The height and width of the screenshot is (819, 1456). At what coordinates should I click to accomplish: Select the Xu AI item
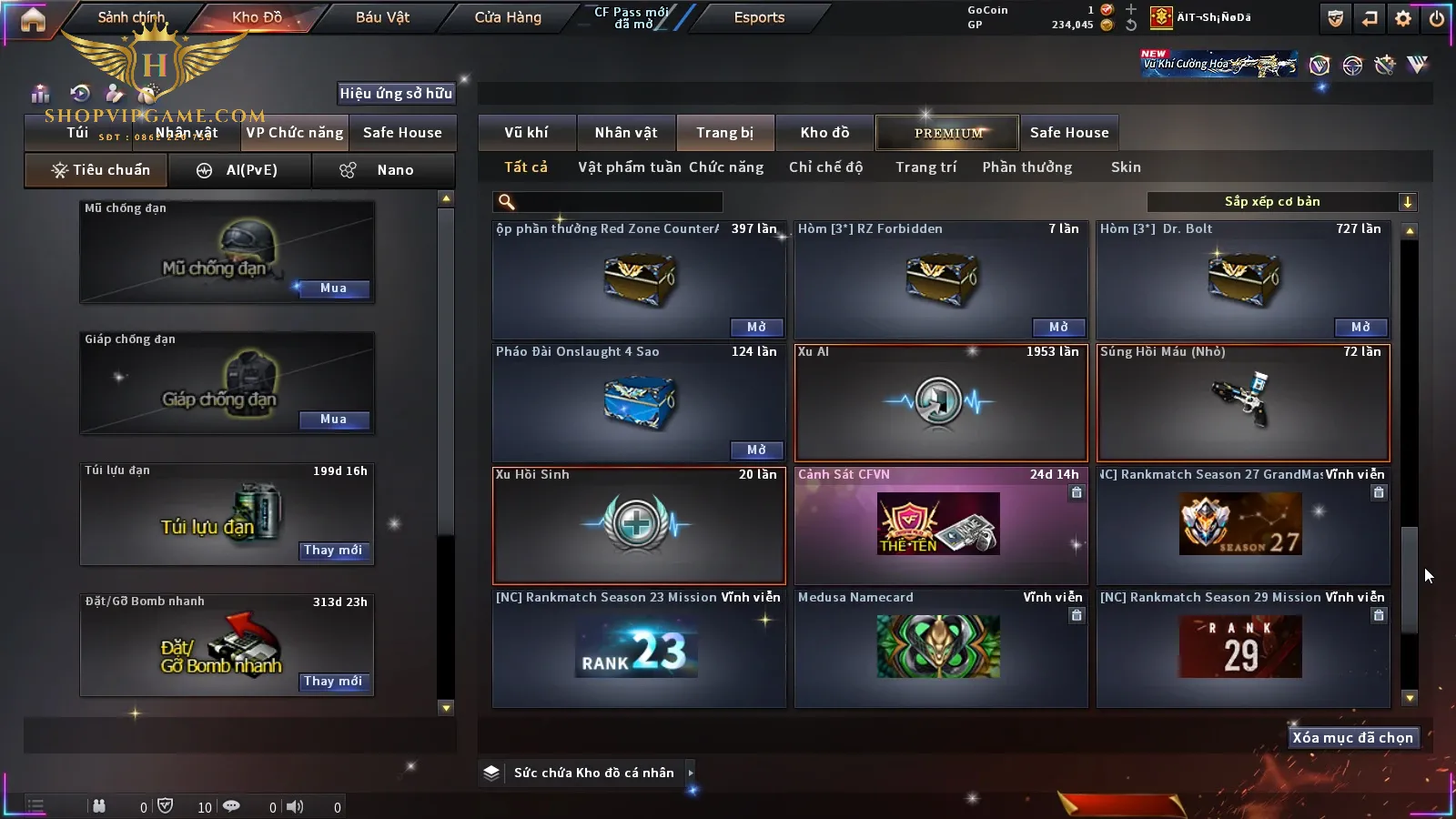[x=941, y=403]
